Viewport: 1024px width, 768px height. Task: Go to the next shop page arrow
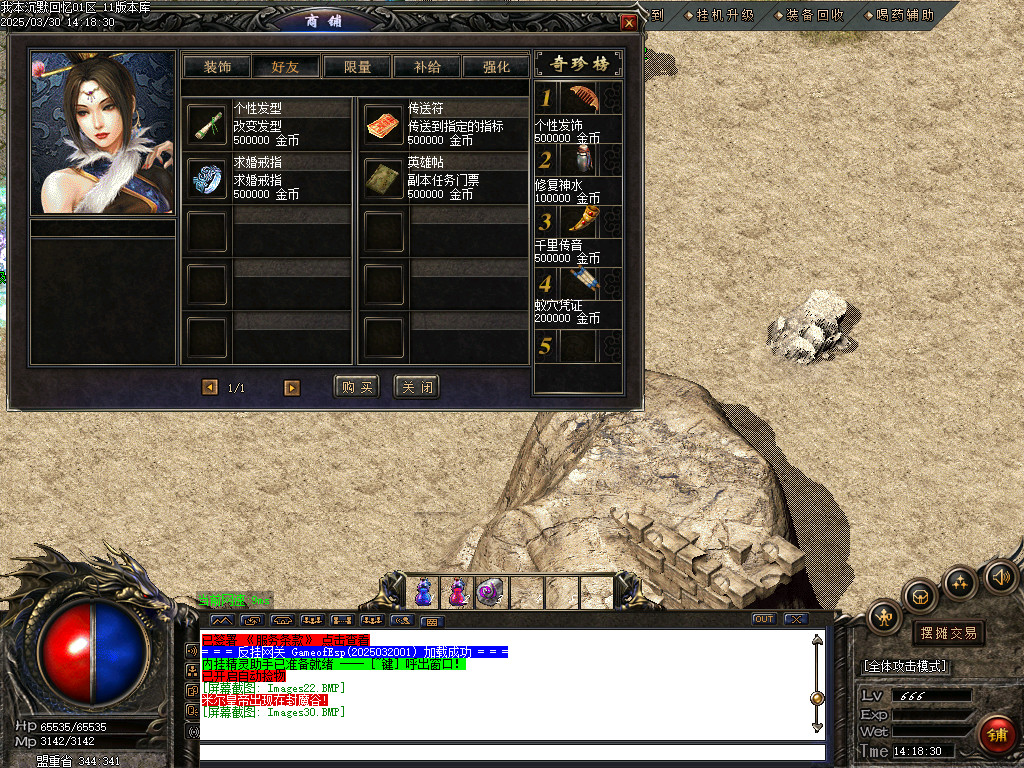[x=292, y=387]
